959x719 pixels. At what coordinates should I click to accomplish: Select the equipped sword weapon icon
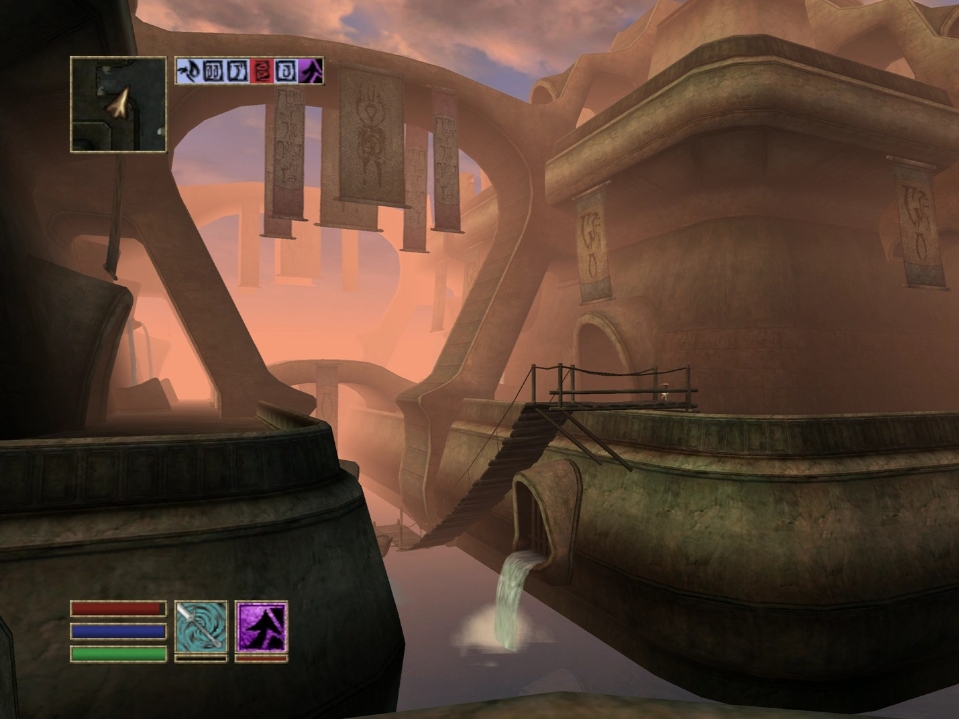click(x=201, y=627)
